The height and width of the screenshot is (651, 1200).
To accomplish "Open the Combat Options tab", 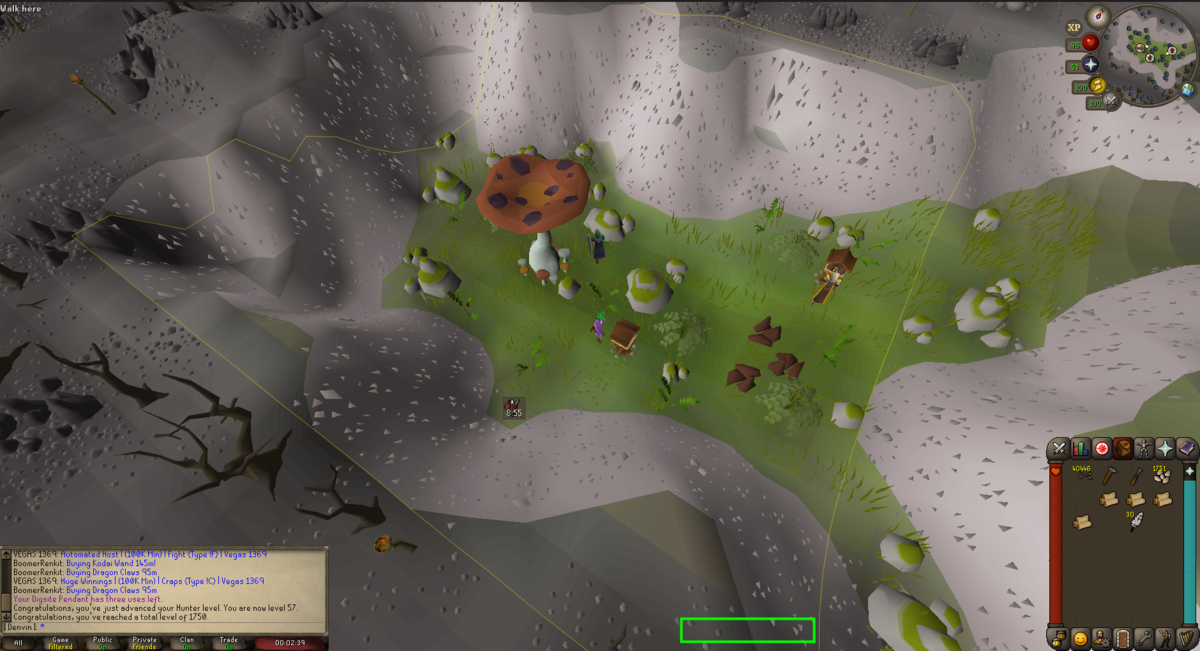I will [x=1058, y=448].
